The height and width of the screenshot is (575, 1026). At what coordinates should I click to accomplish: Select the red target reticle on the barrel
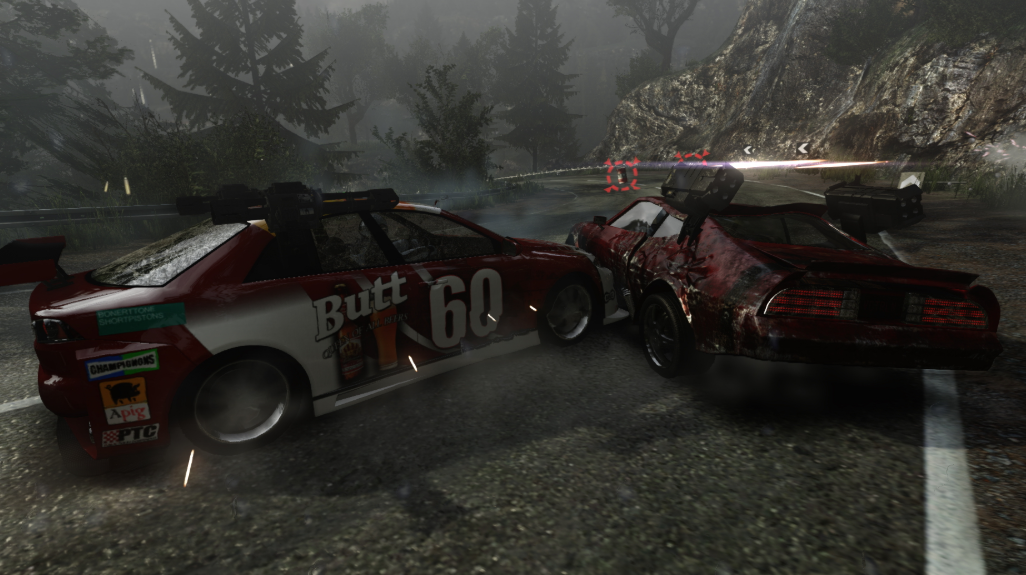621,176
